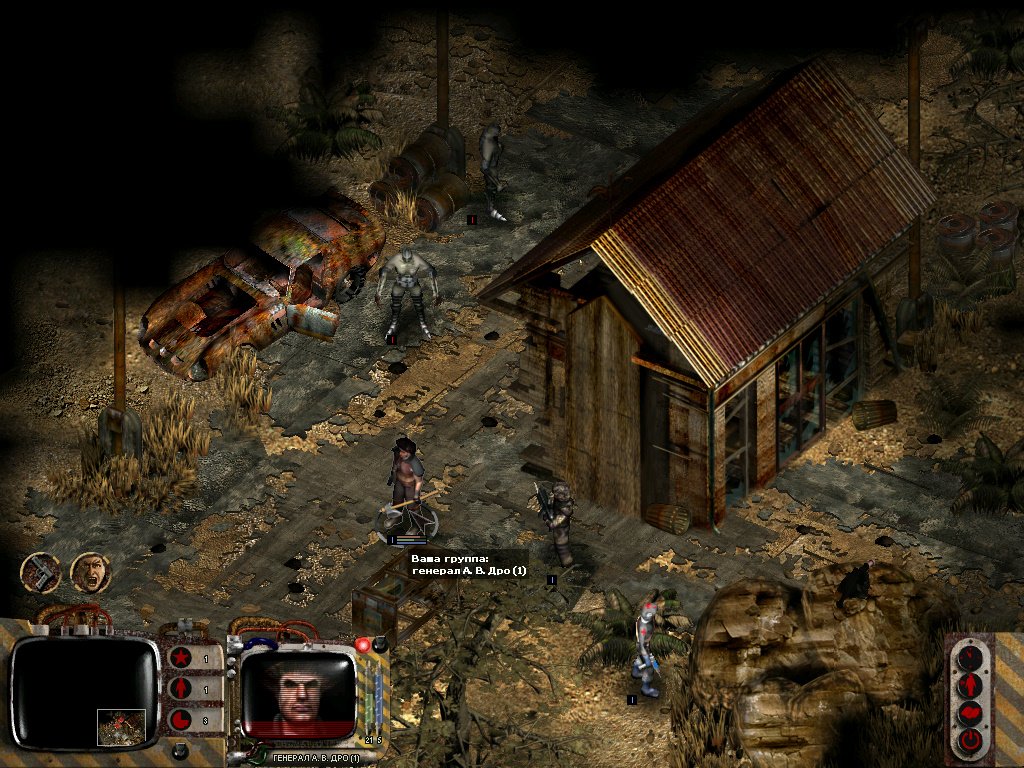
Task: Select General A. V. Dro's portrait
Action: point(299,688)
